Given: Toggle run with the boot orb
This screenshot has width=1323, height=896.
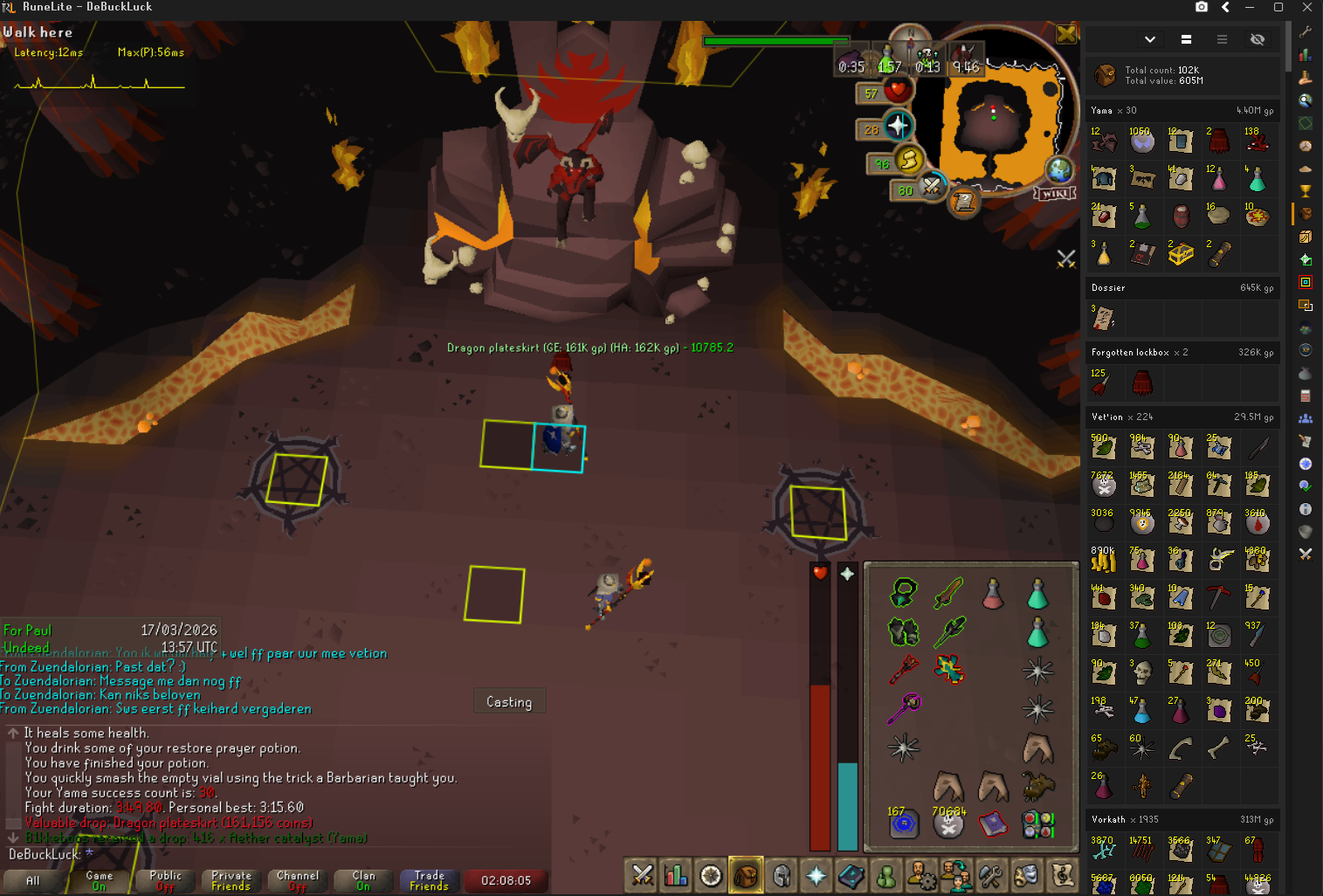Looking at the screenshot, I should click(908, 160).
